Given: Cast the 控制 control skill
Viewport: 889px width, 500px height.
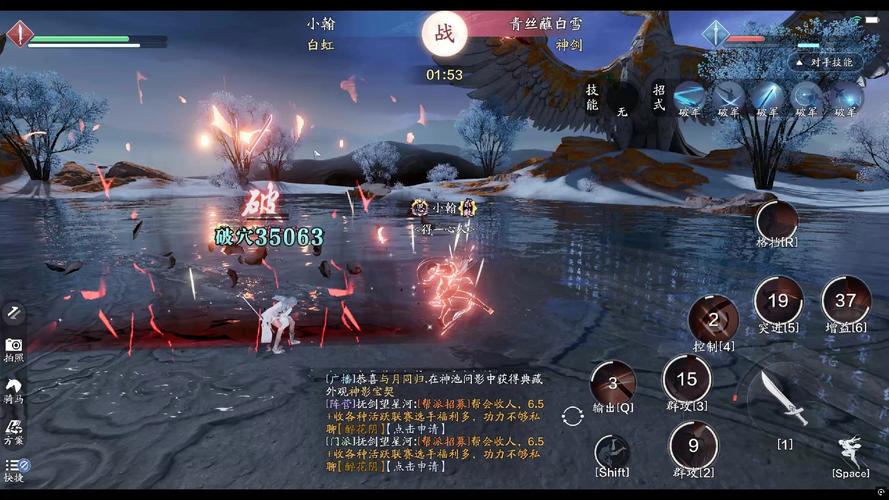Looking at the screenshot, I should pyautogui.click(x=714, y=320).
